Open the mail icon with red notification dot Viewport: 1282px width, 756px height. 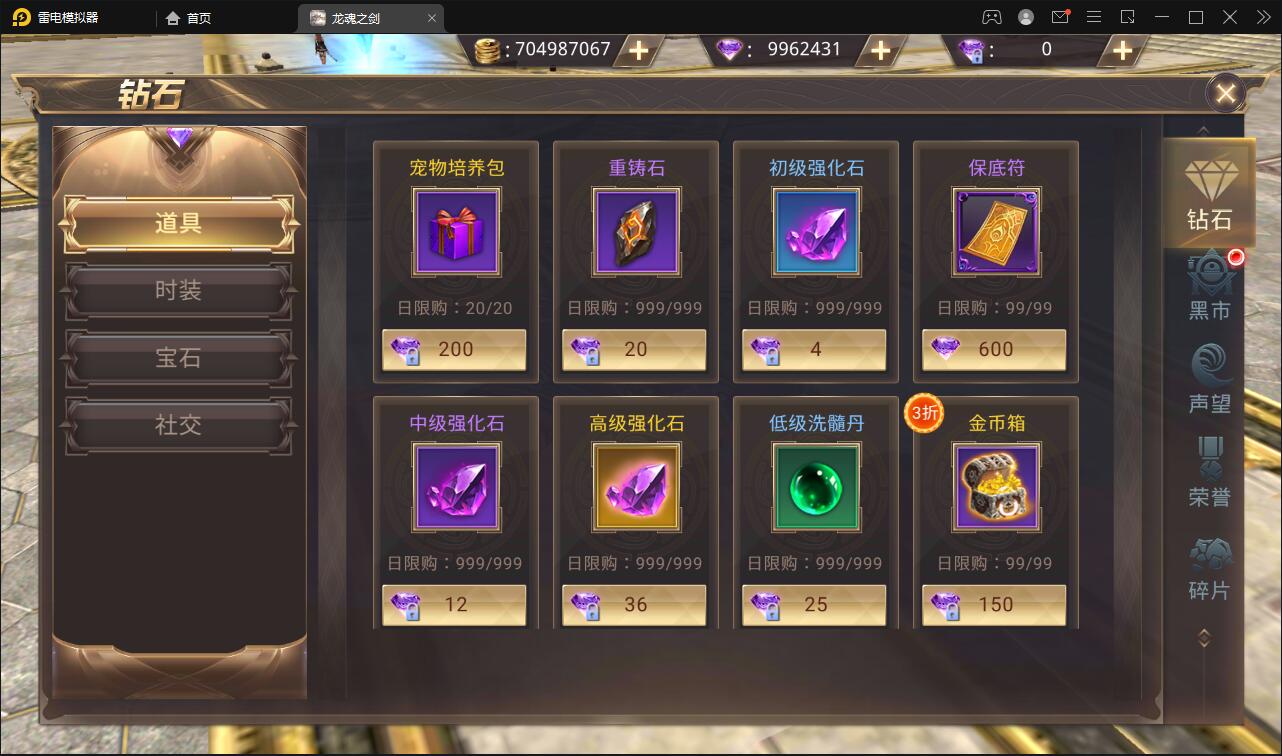[x=1060, y=16]
